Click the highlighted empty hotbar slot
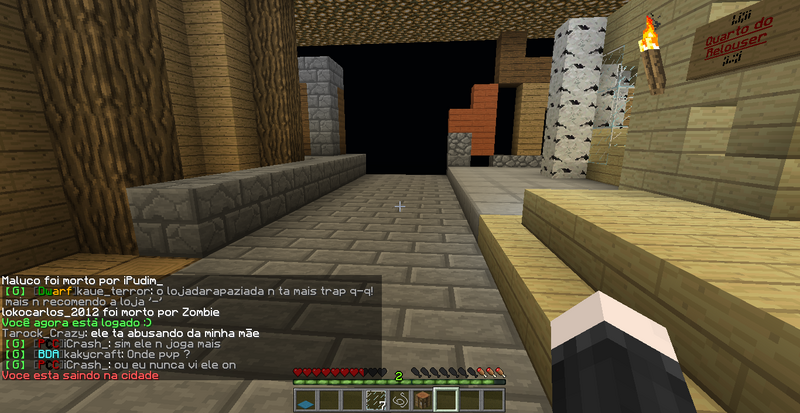The width and height of the screenshot is (800, 413). point(445,401)
